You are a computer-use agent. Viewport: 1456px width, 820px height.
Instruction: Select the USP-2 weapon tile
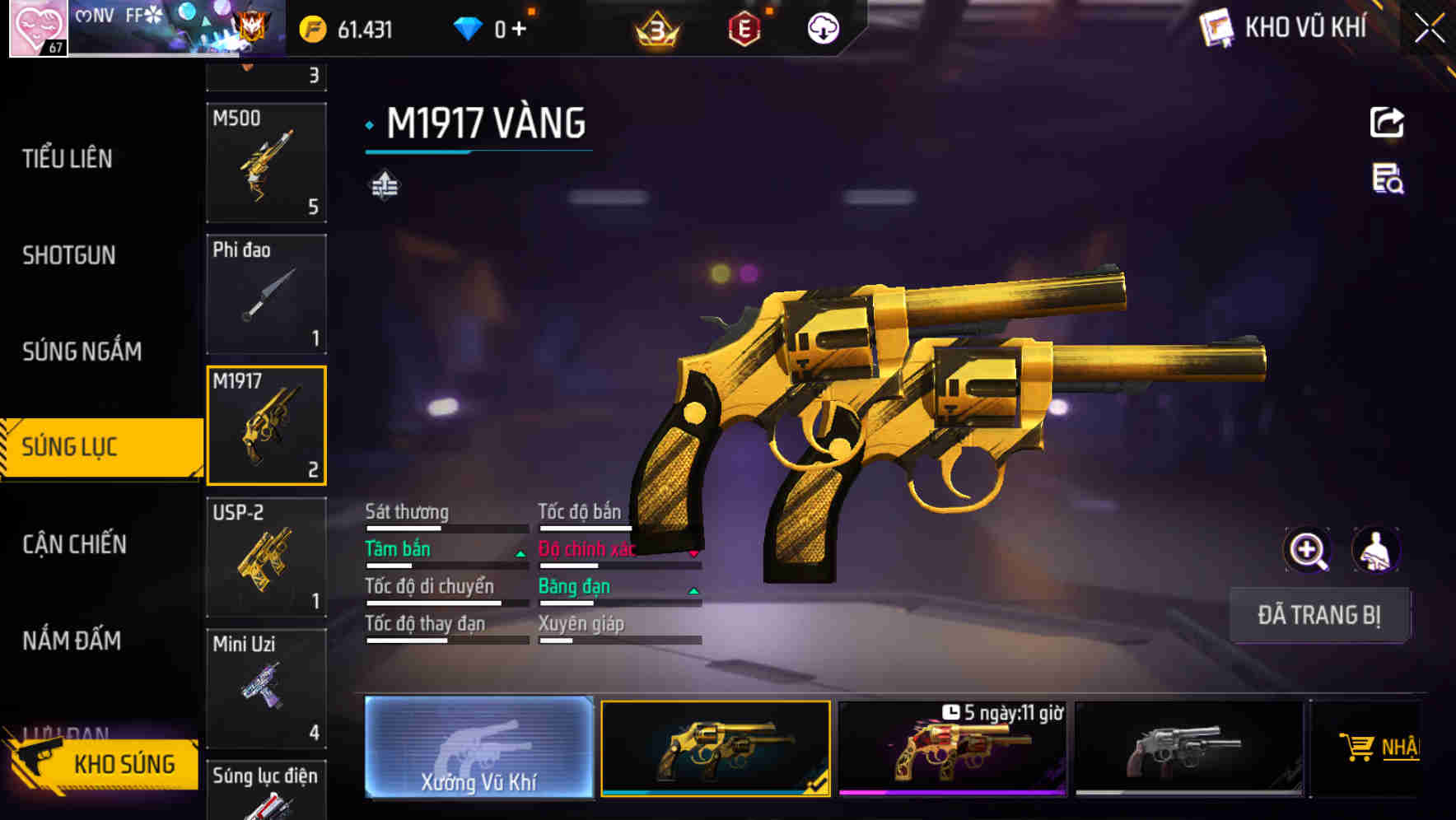coord(266,557)
